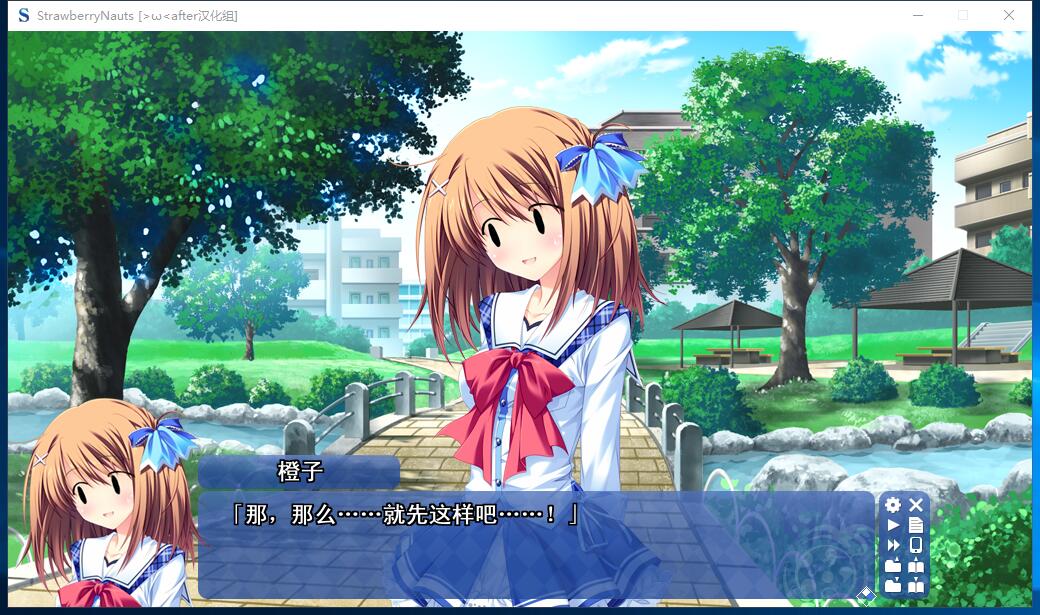Minimize the game window
The height and width of the screenshot is (615, 1040).
click(x=917, y=15)
